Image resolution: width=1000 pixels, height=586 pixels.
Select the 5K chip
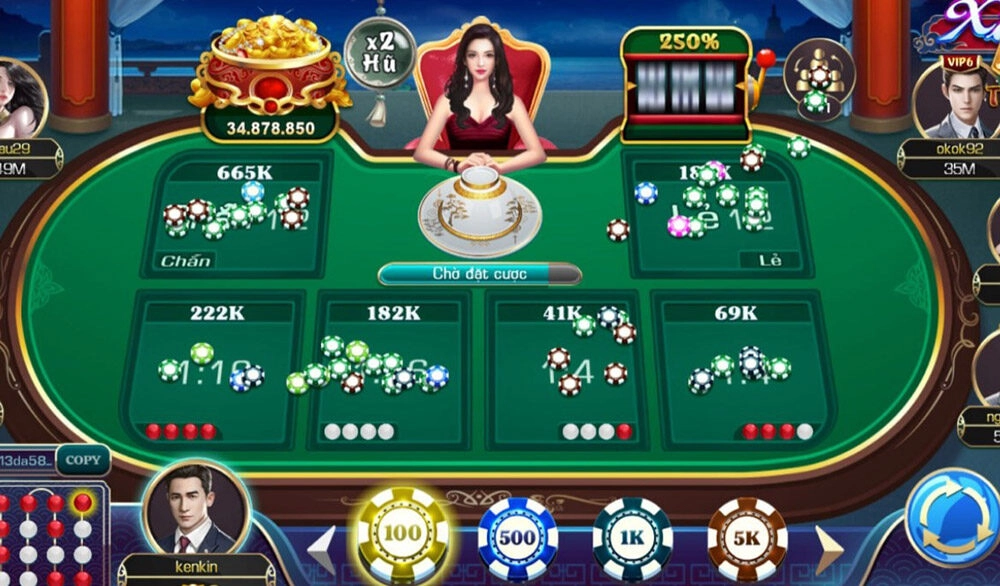pyautogui.click(x=747, y=537)
